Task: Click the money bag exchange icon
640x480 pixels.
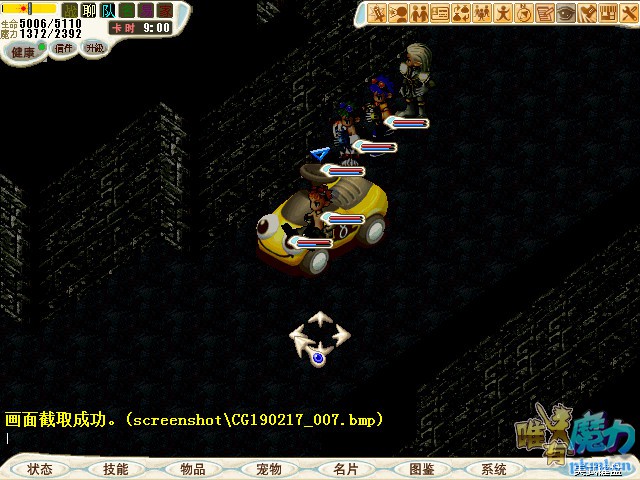Action: pos(461,13)
